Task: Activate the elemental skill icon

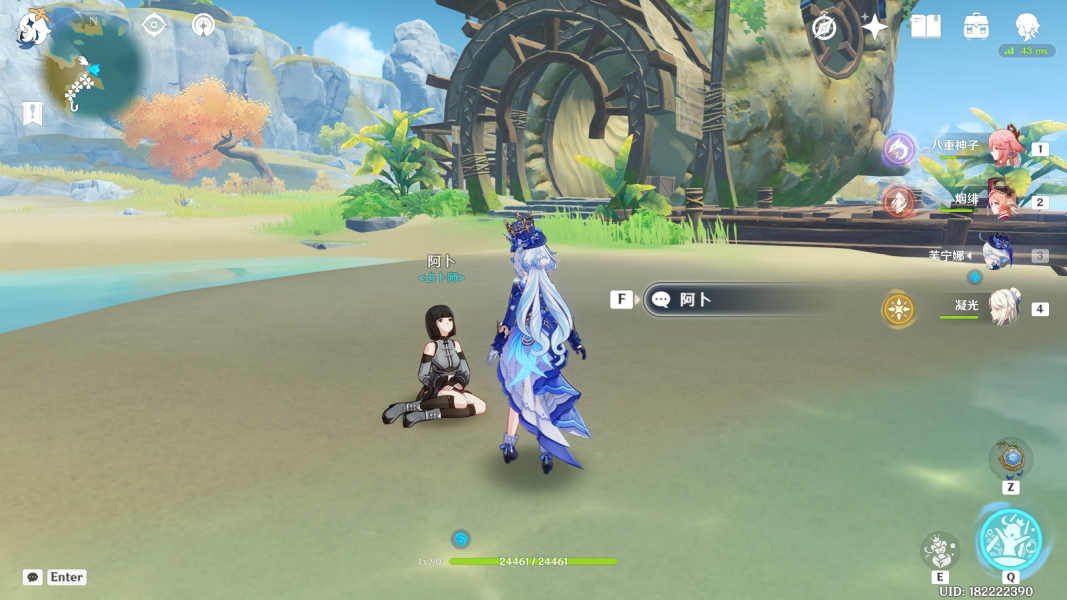Action: click(940, 549)
